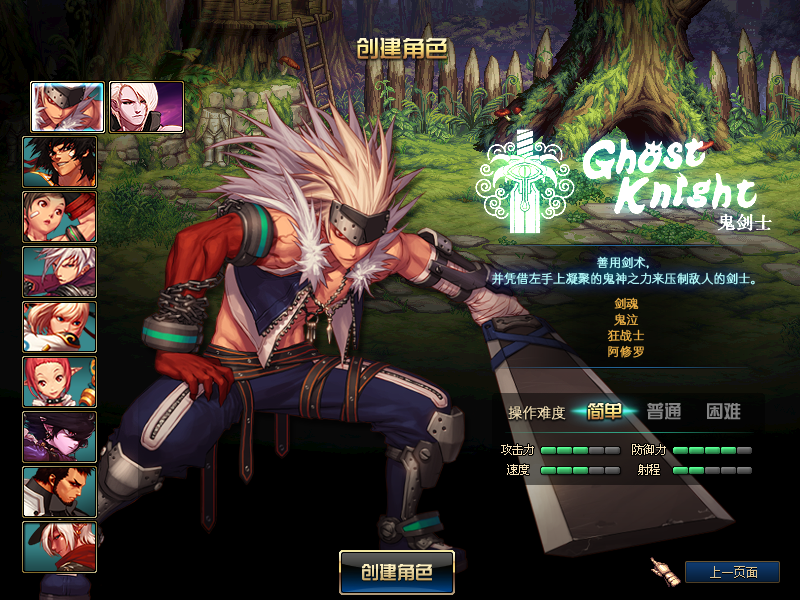Viewport: 800px width, 600px height.
Task: Pick the pink-haired elf girl portrait
Action: tap(60, 382)
